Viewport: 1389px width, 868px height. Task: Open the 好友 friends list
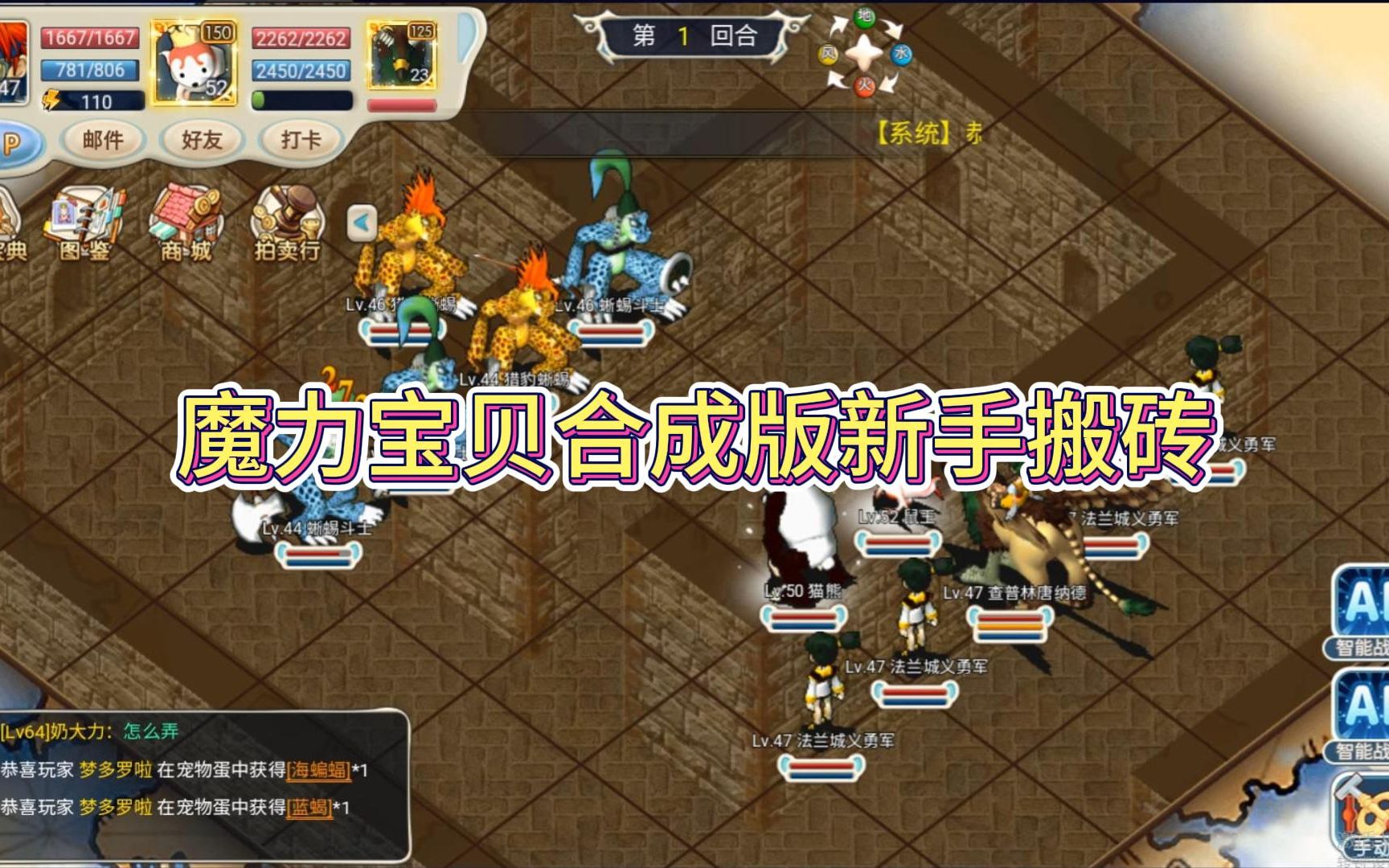(x=201, y=140)
